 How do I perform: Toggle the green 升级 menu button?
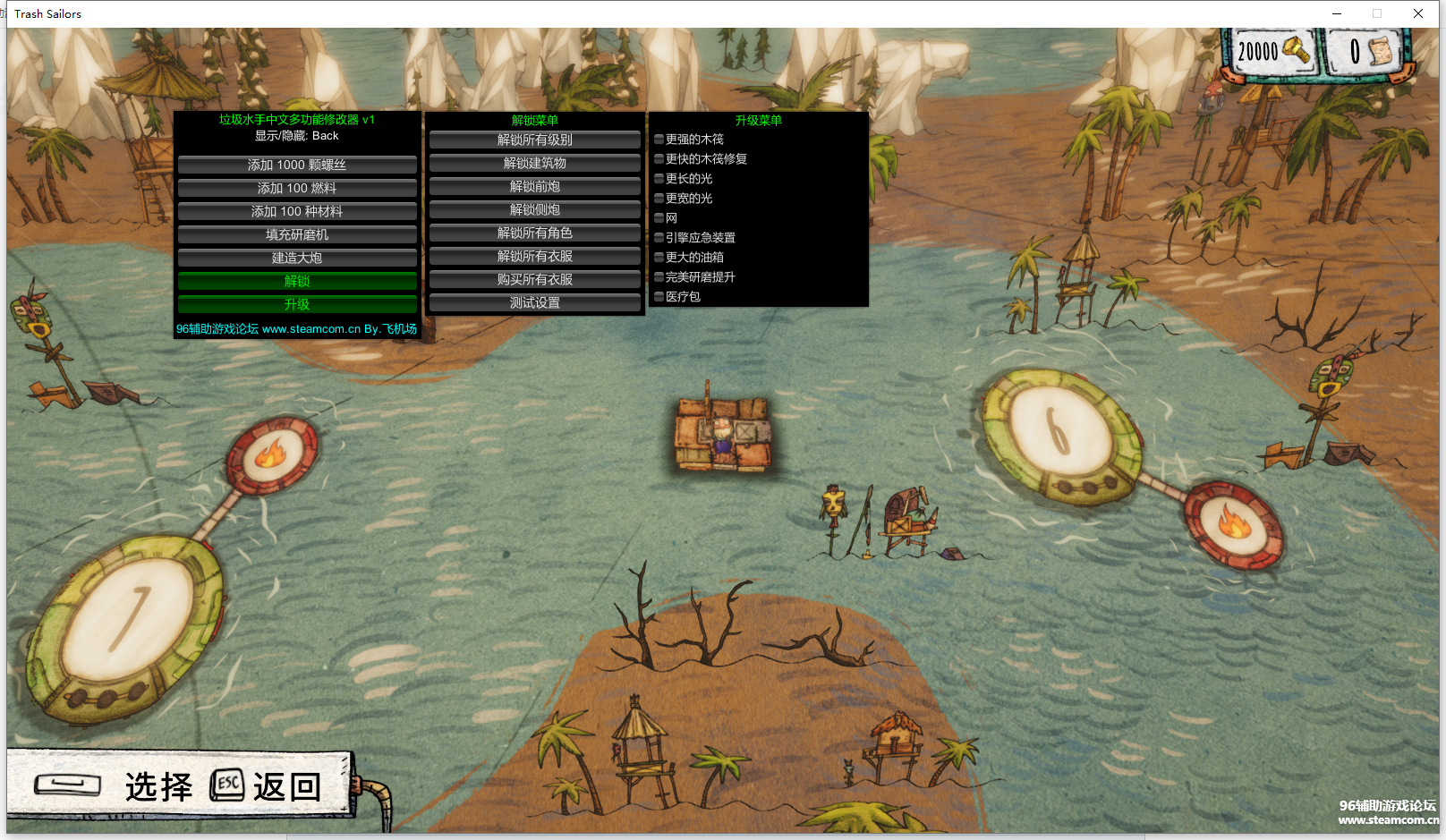[297, 305]
